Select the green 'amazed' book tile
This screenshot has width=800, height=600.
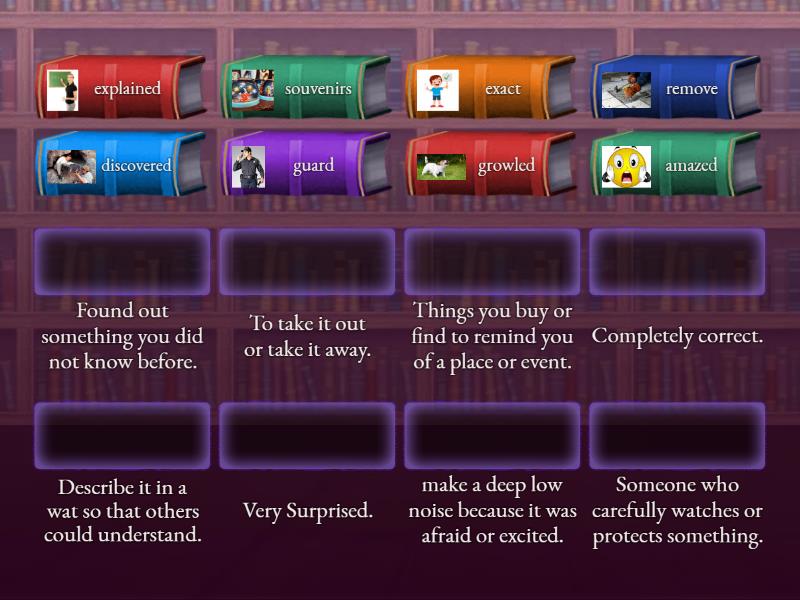tap(676, 165)
